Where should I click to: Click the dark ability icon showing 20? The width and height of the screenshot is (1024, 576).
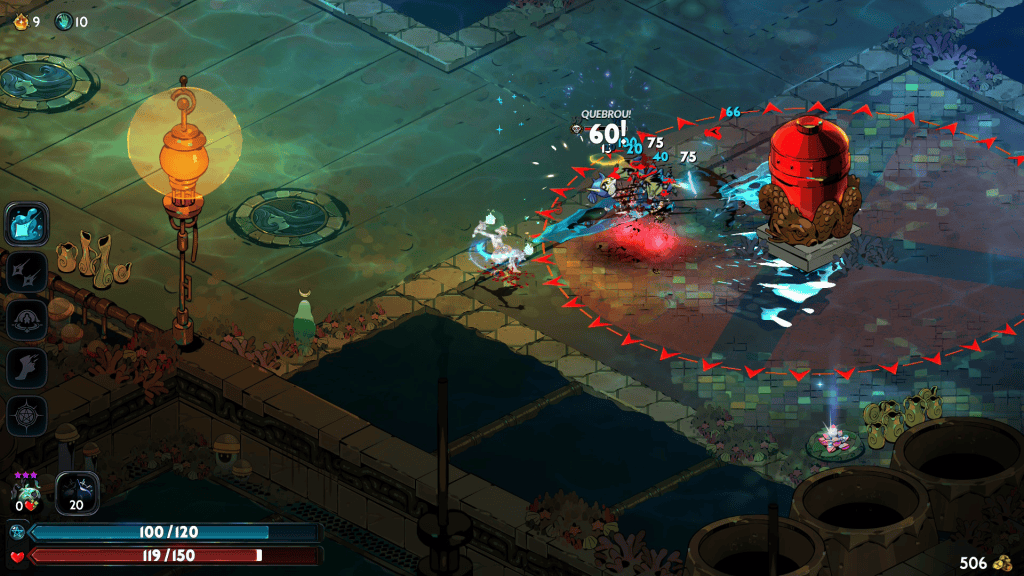tap(77, 492)
